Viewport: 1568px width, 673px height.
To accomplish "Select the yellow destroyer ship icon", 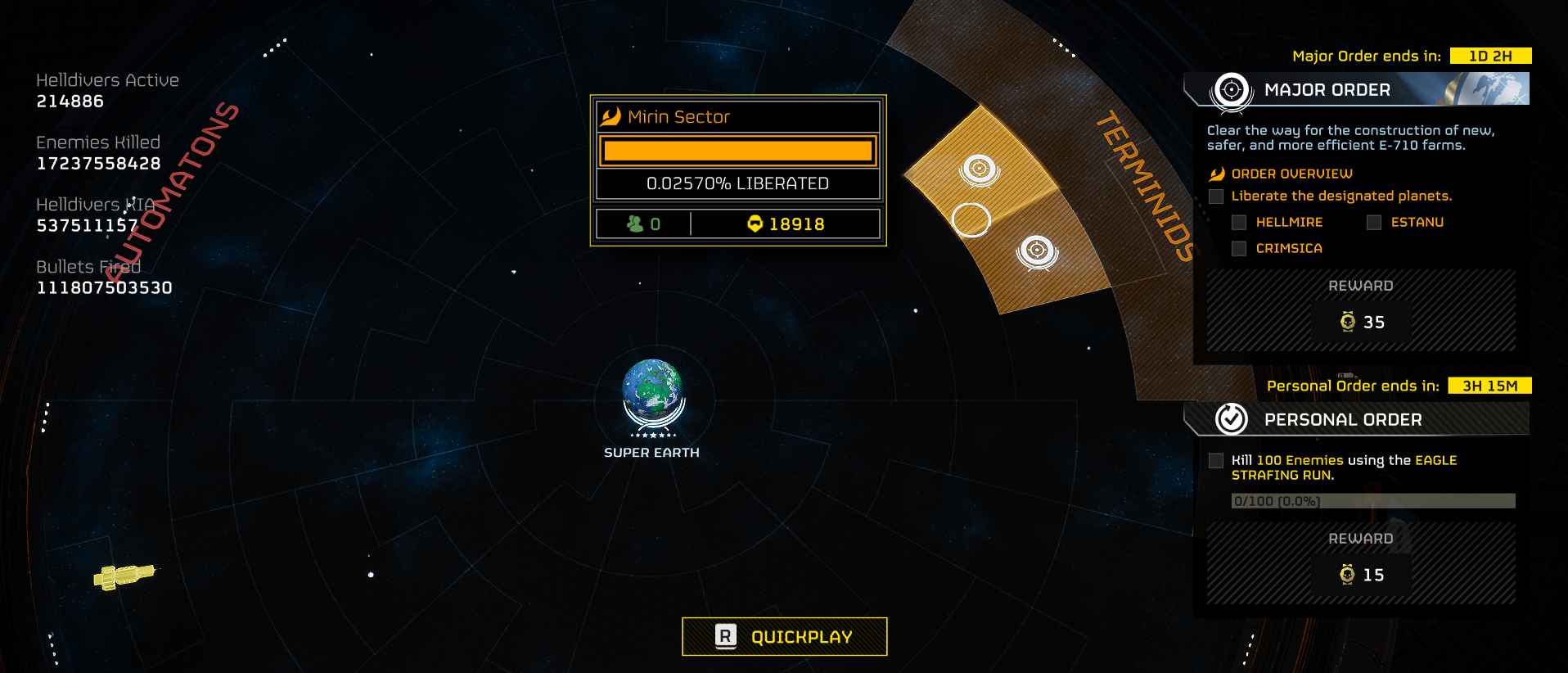I will click(124, 576).
